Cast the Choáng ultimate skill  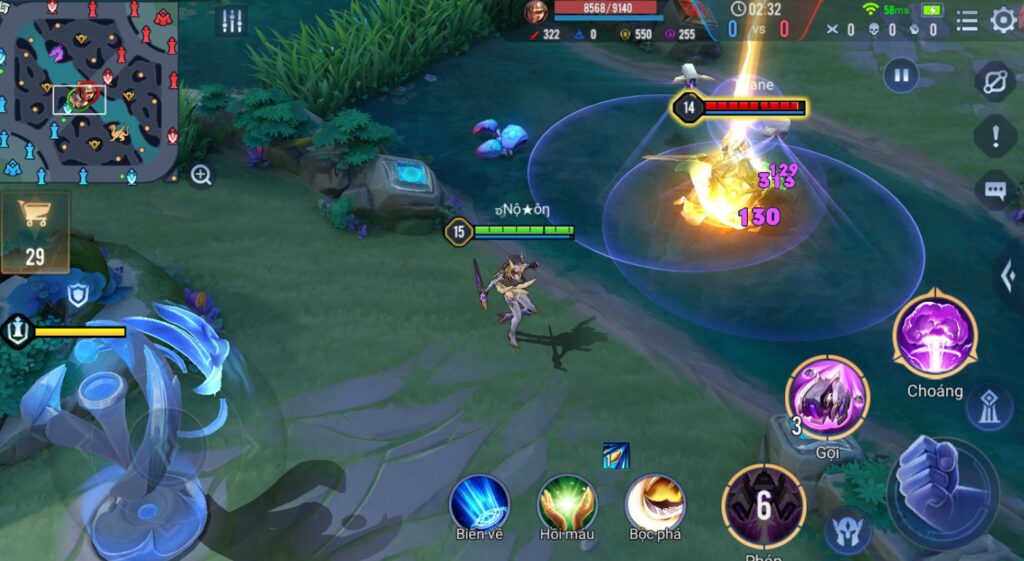tap(935, 337)
